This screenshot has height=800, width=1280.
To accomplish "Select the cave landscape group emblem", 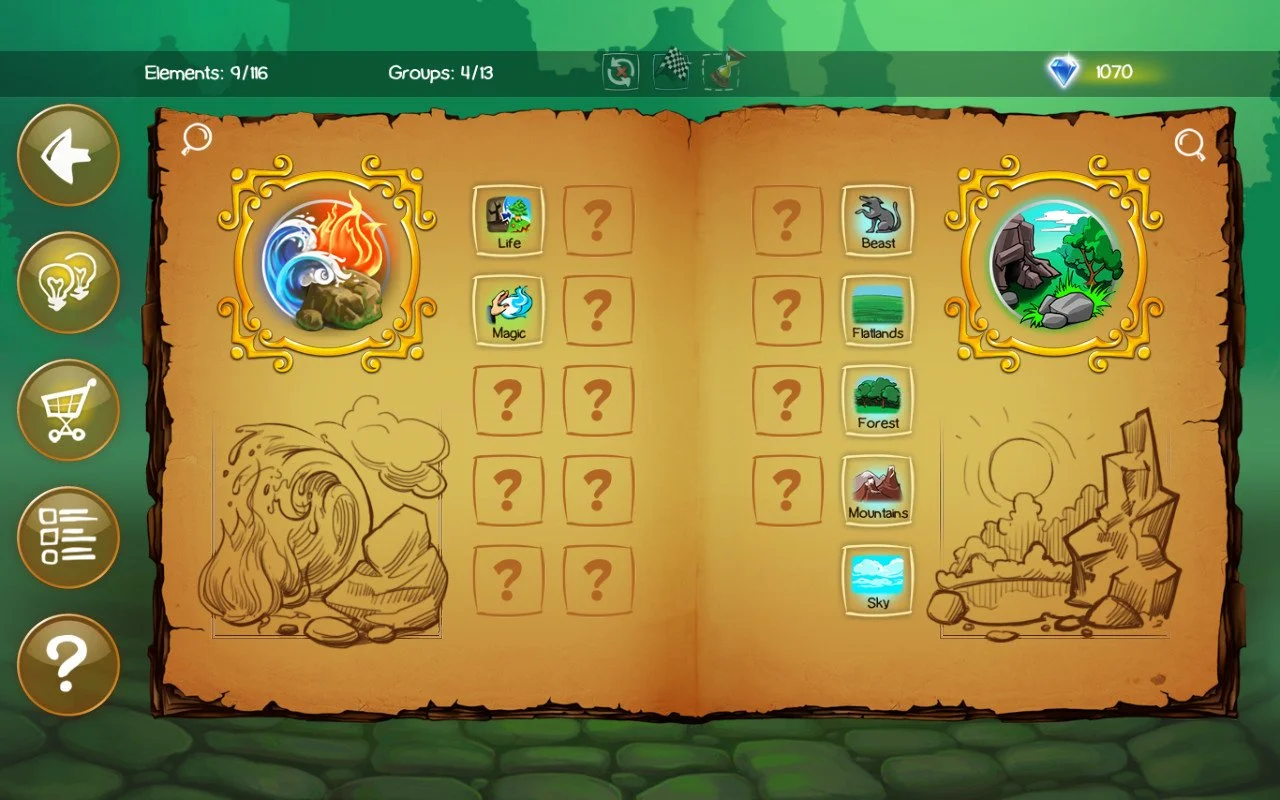I will click(1052, 262).
